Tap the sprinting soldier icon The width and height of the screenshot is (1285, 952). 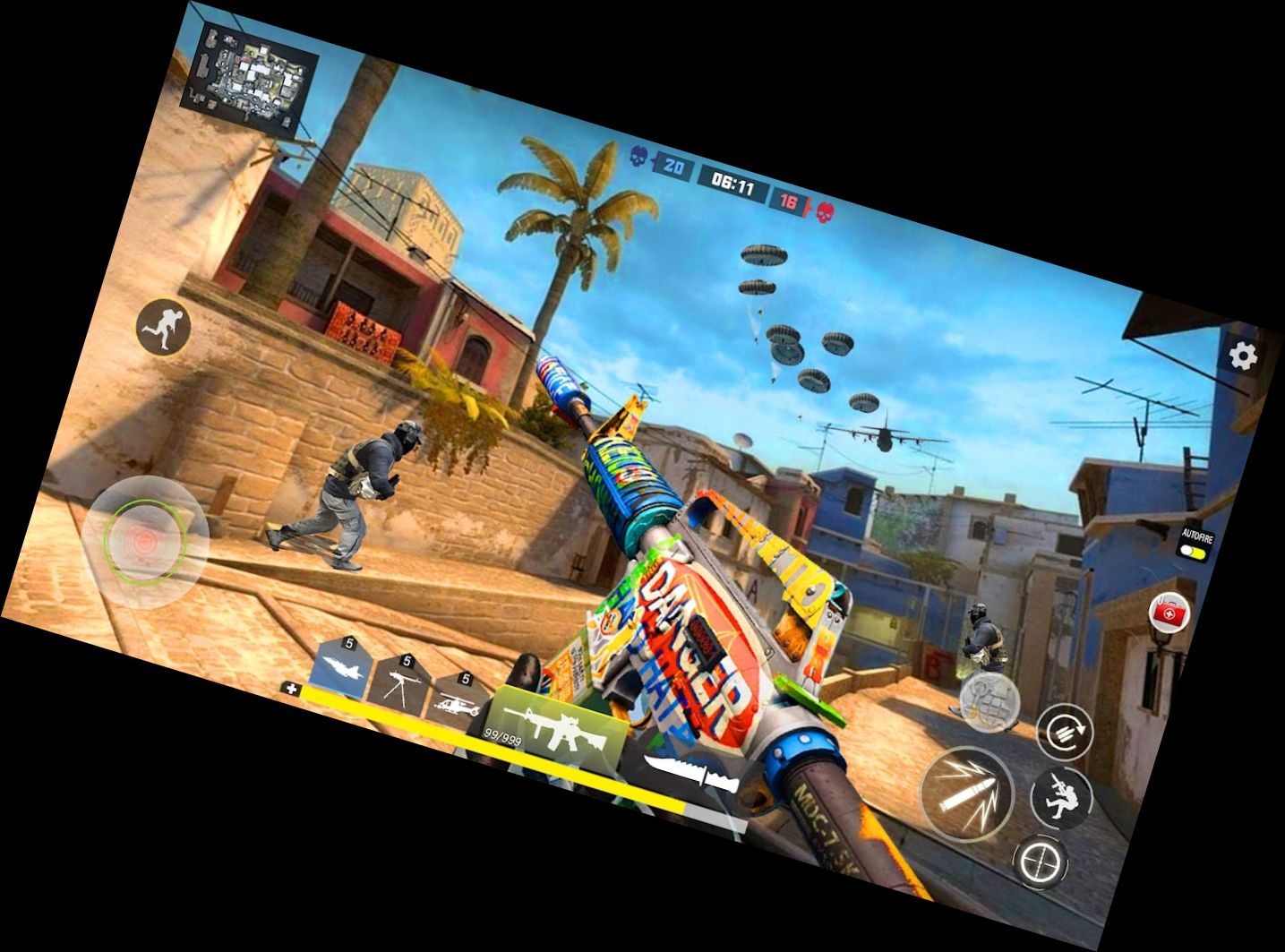(165, 327)
